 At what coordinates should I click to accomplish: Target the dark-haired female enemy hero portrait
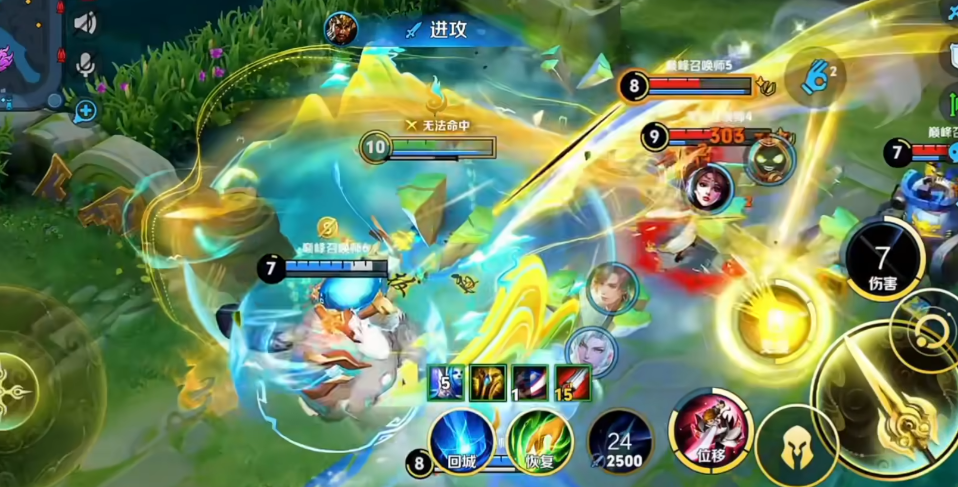[x=708, y=188]
